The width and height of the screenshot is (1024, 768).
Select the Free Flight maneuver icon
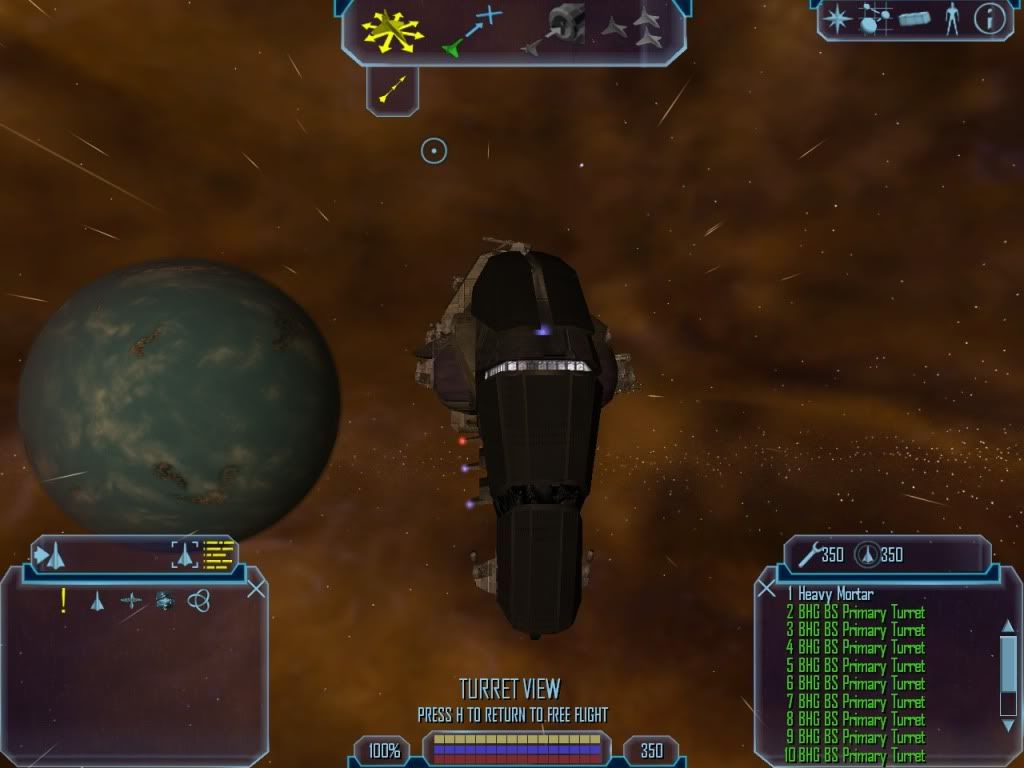tap(393, 30)
